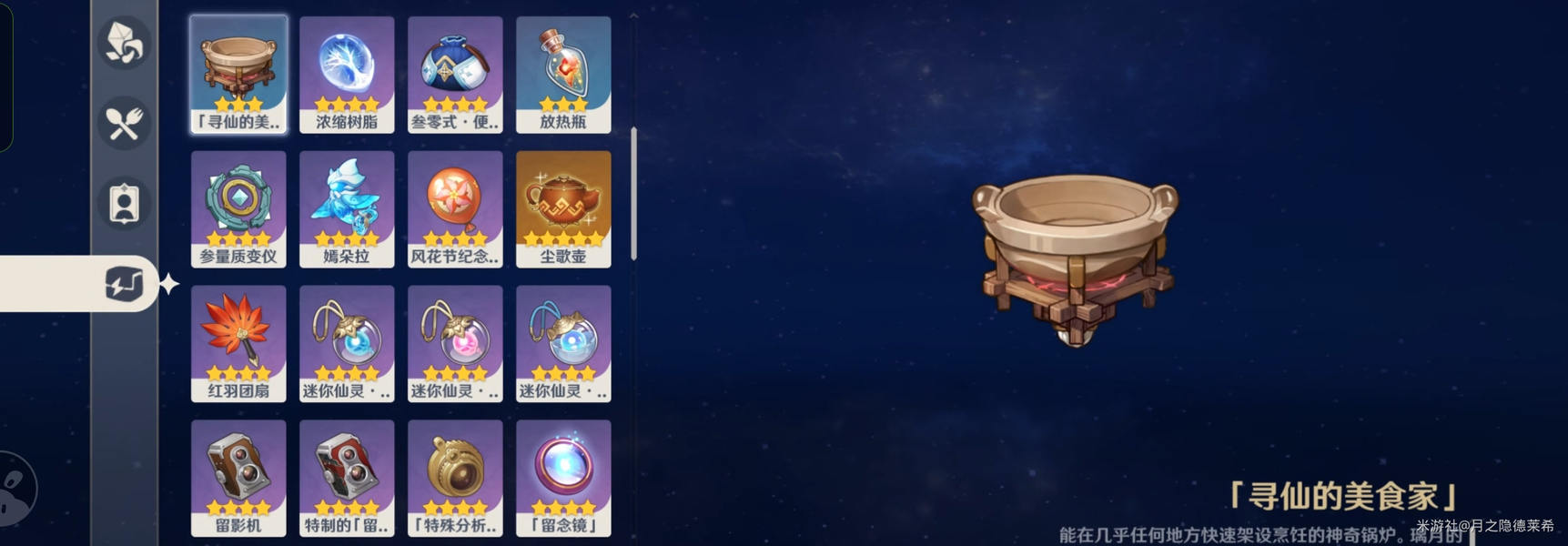Viewport: 1568px width, 546px height.
Task: Switch to the fork and spoon food tab
Action: [x=124, y=124]
